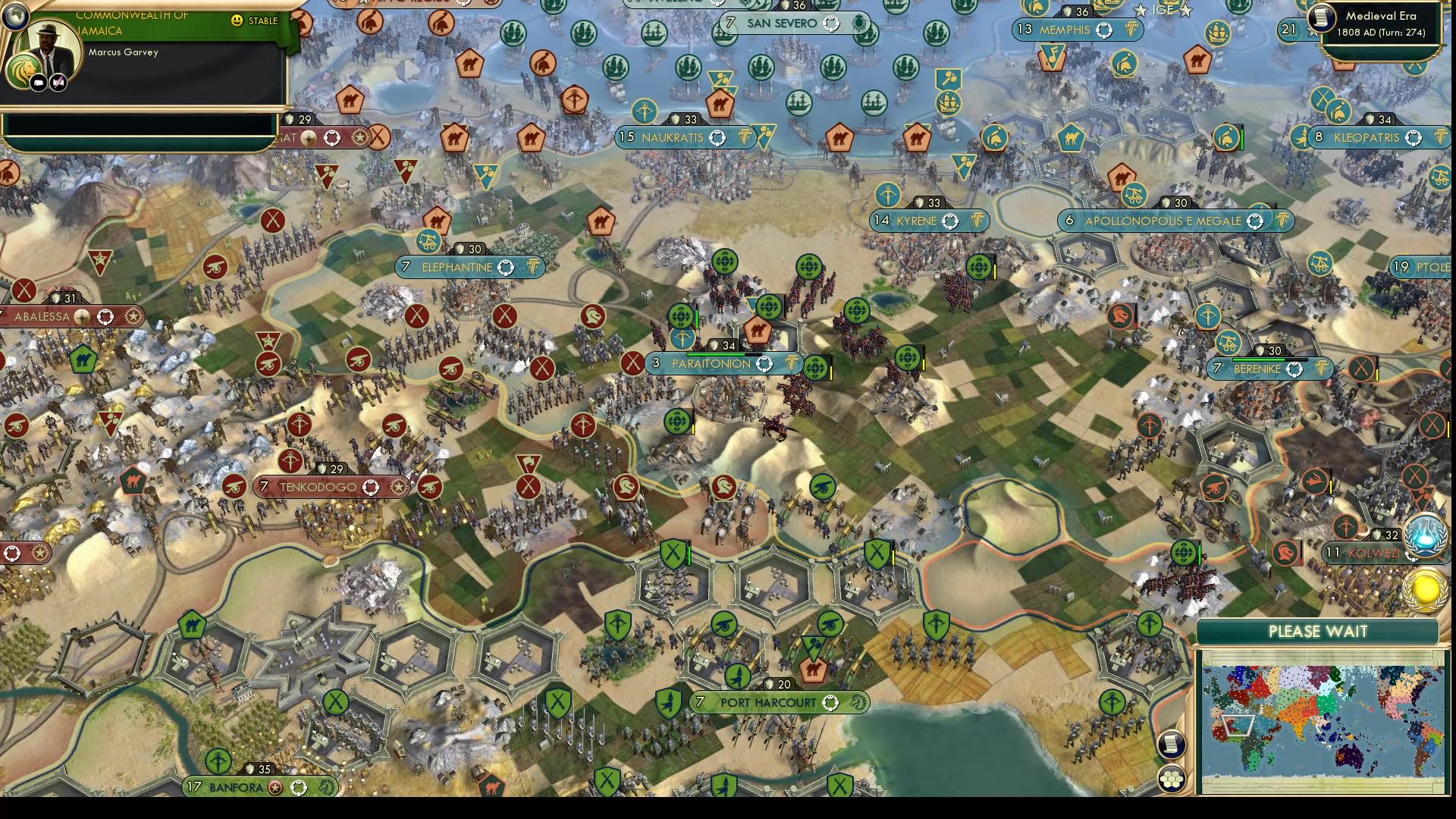Click the smiley face happiness indicator

[x=236, y=20]
